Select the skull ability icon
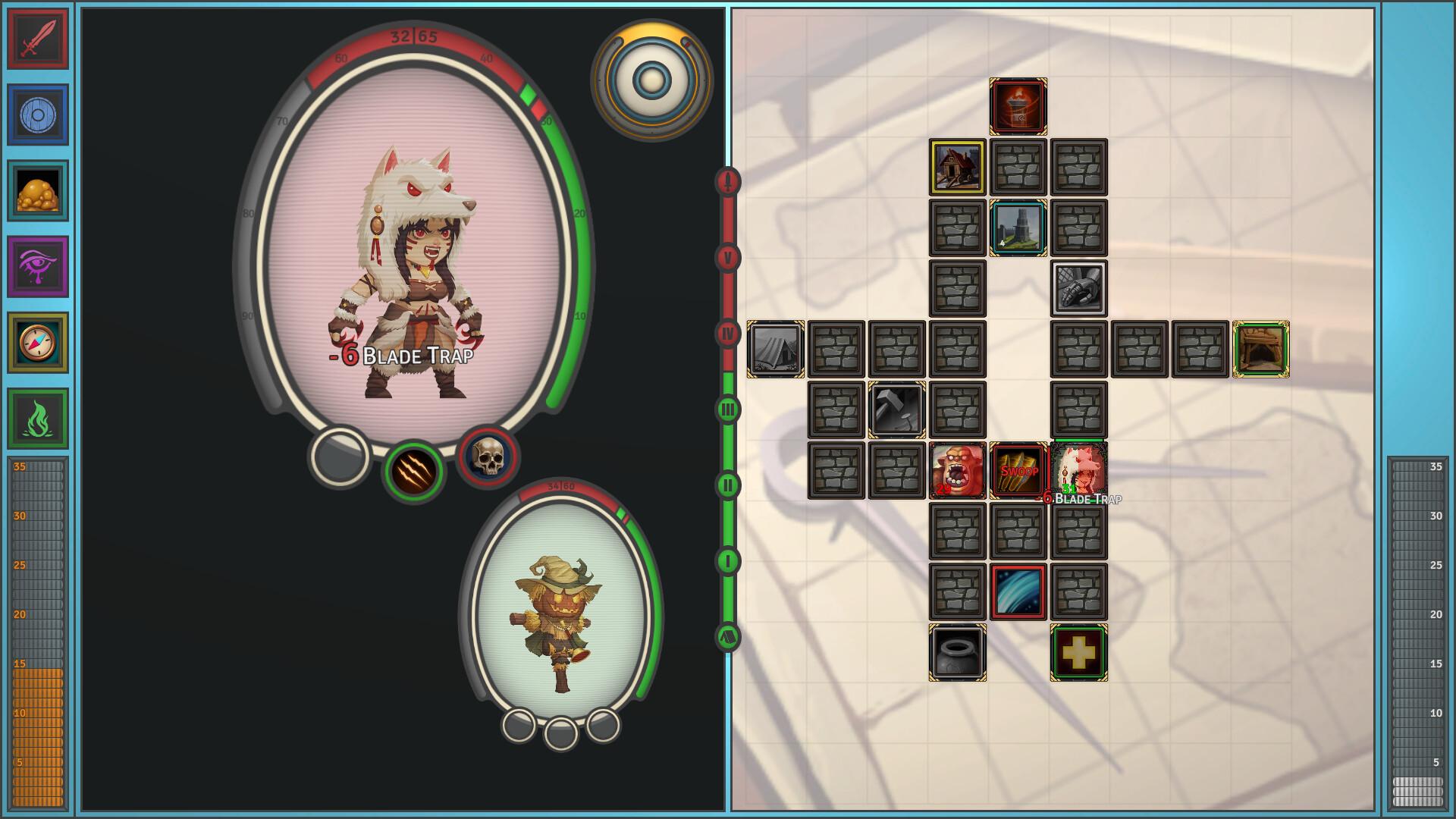Viewport: 1456px width, 819px height. point(489,457)
